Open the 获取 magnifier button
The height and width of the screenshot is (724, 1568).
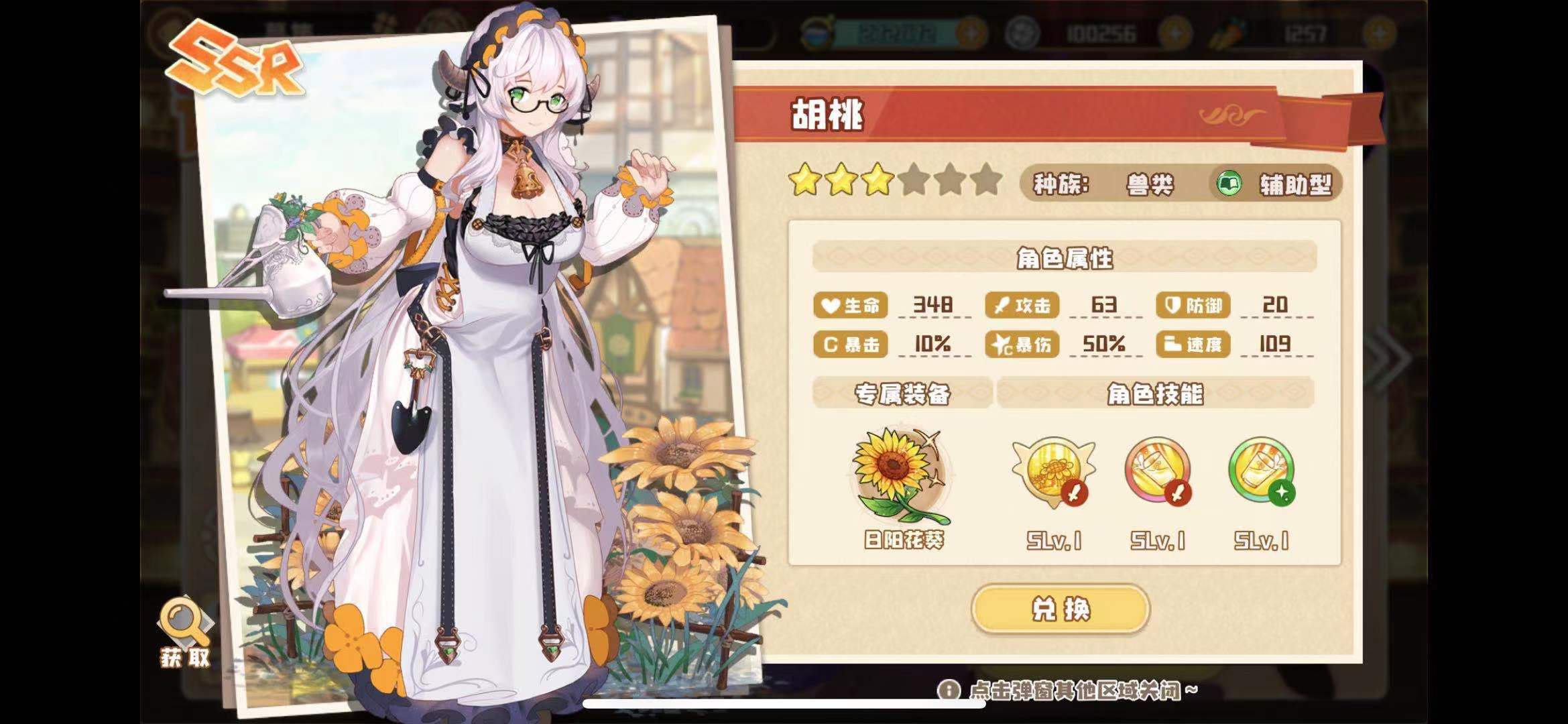pos(184,629)
